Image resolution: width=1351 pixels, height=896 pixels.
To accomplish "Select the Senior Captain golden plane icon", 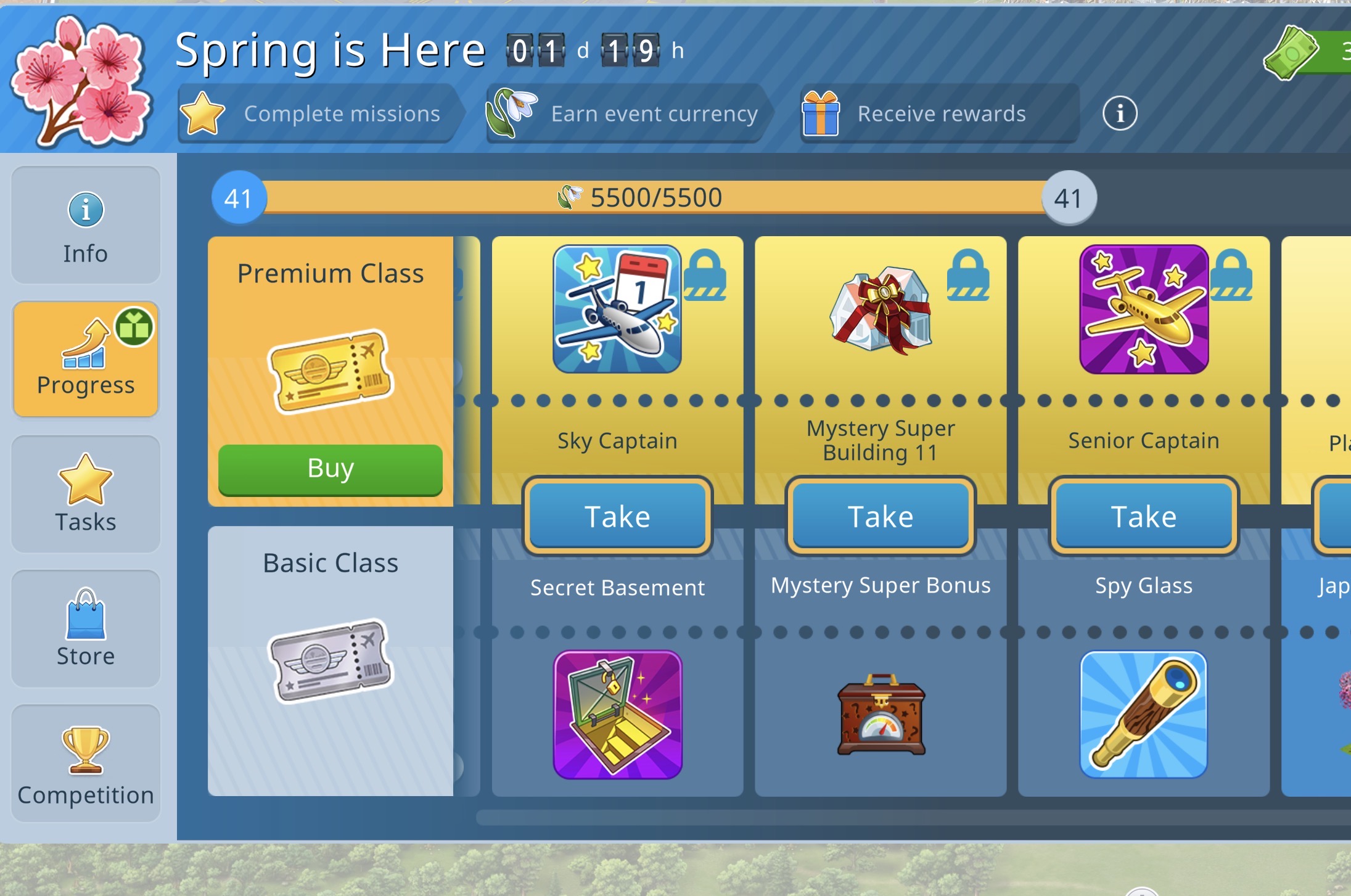I will pyautogui.click(x=1144, y=310).
